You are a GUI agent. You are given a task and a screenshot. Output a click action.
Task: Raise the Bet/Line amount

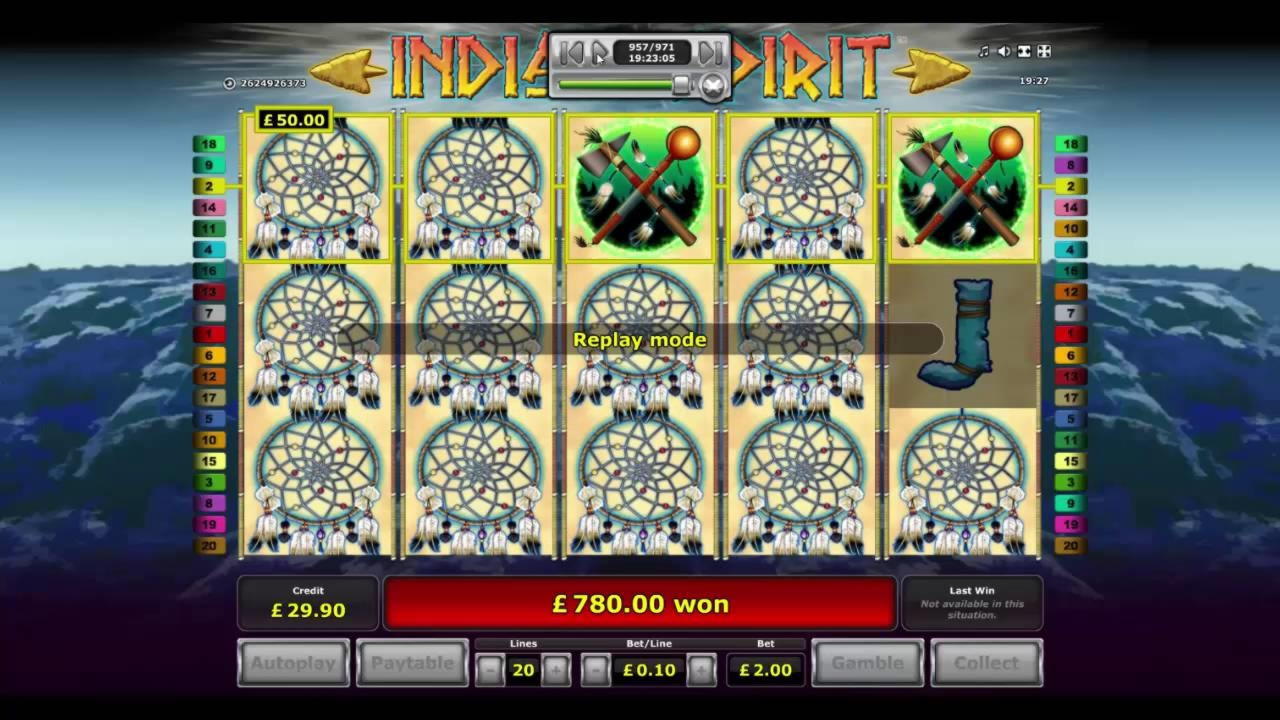point(701,670)
